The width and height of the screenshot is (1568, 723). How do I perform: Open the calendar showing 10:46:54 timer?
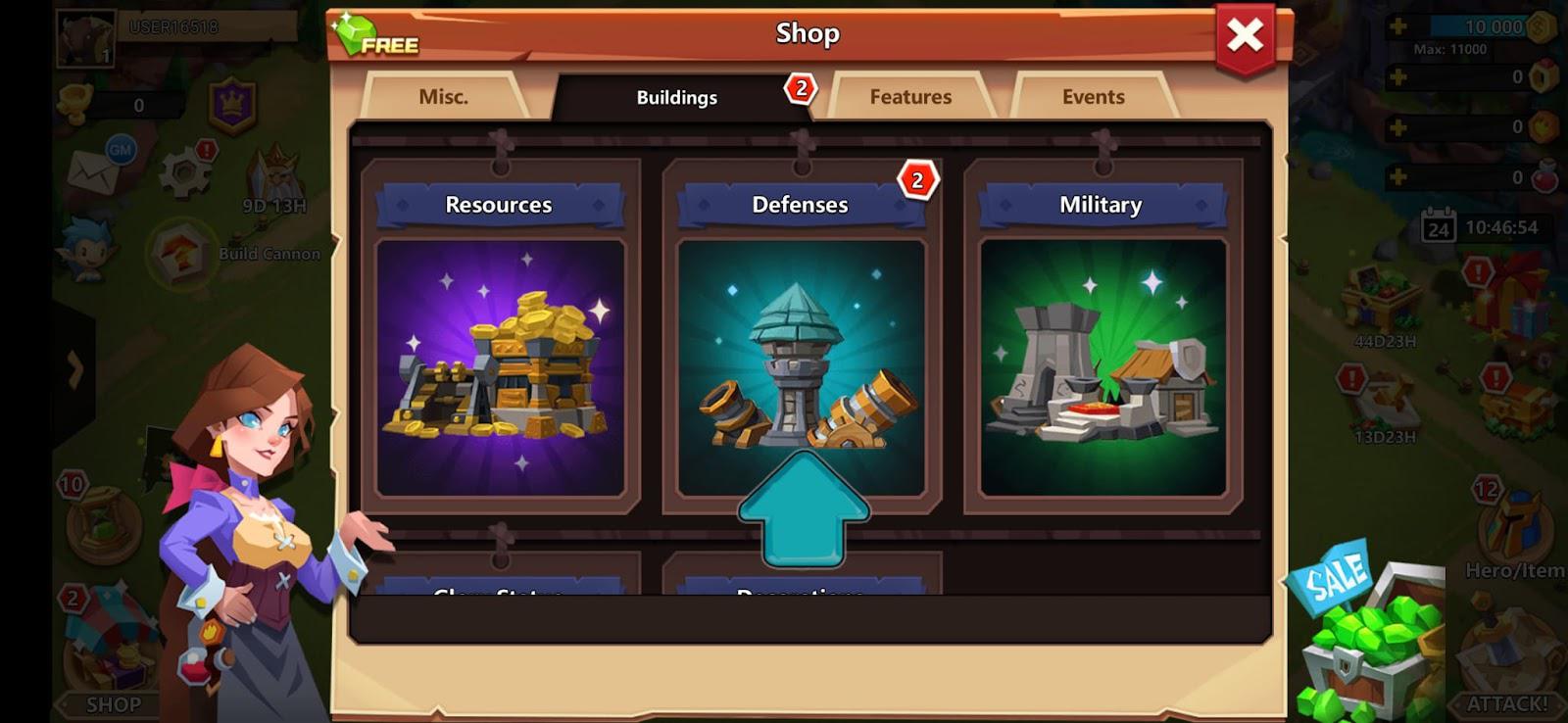coord(1441,225)
